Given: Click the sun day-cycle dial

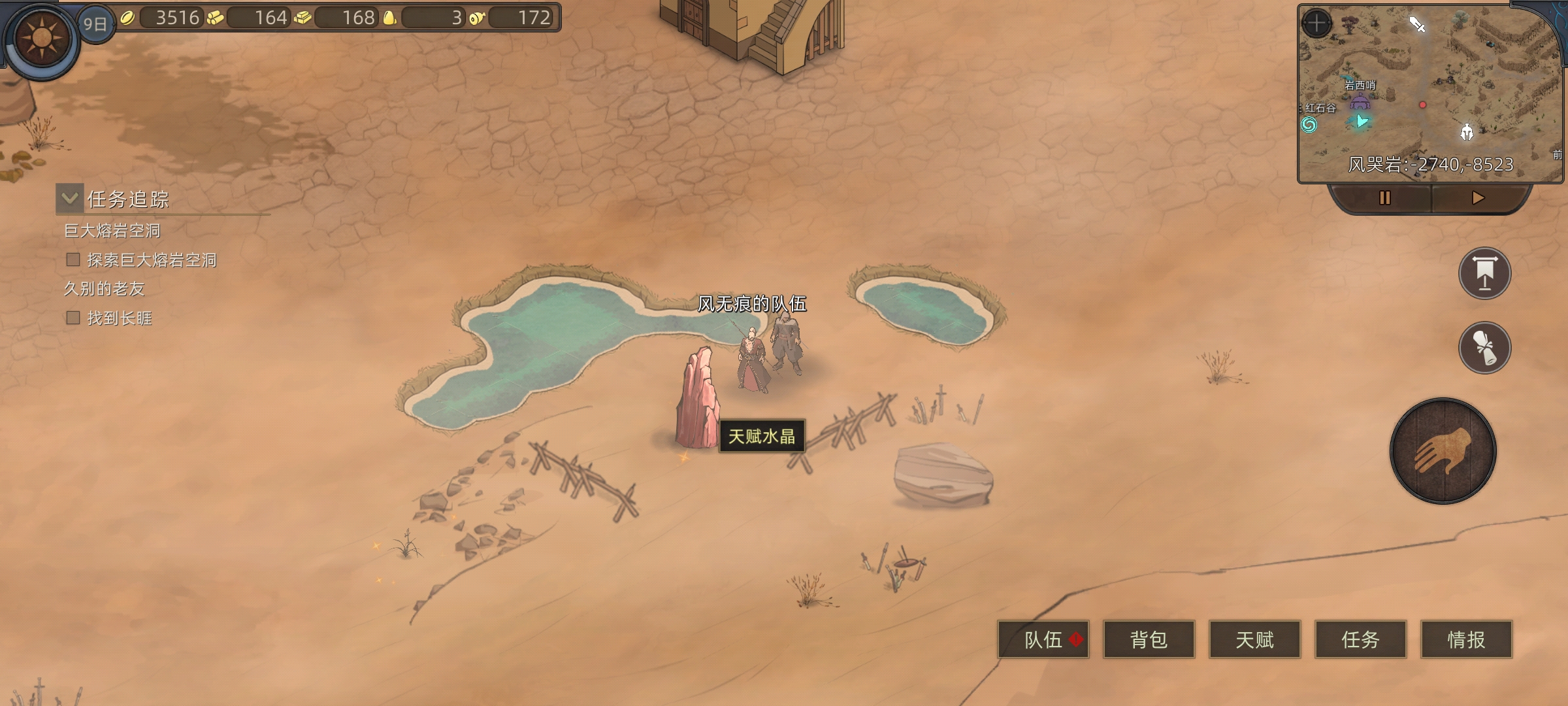Looking at the screenshot, I should pos(41,38).
